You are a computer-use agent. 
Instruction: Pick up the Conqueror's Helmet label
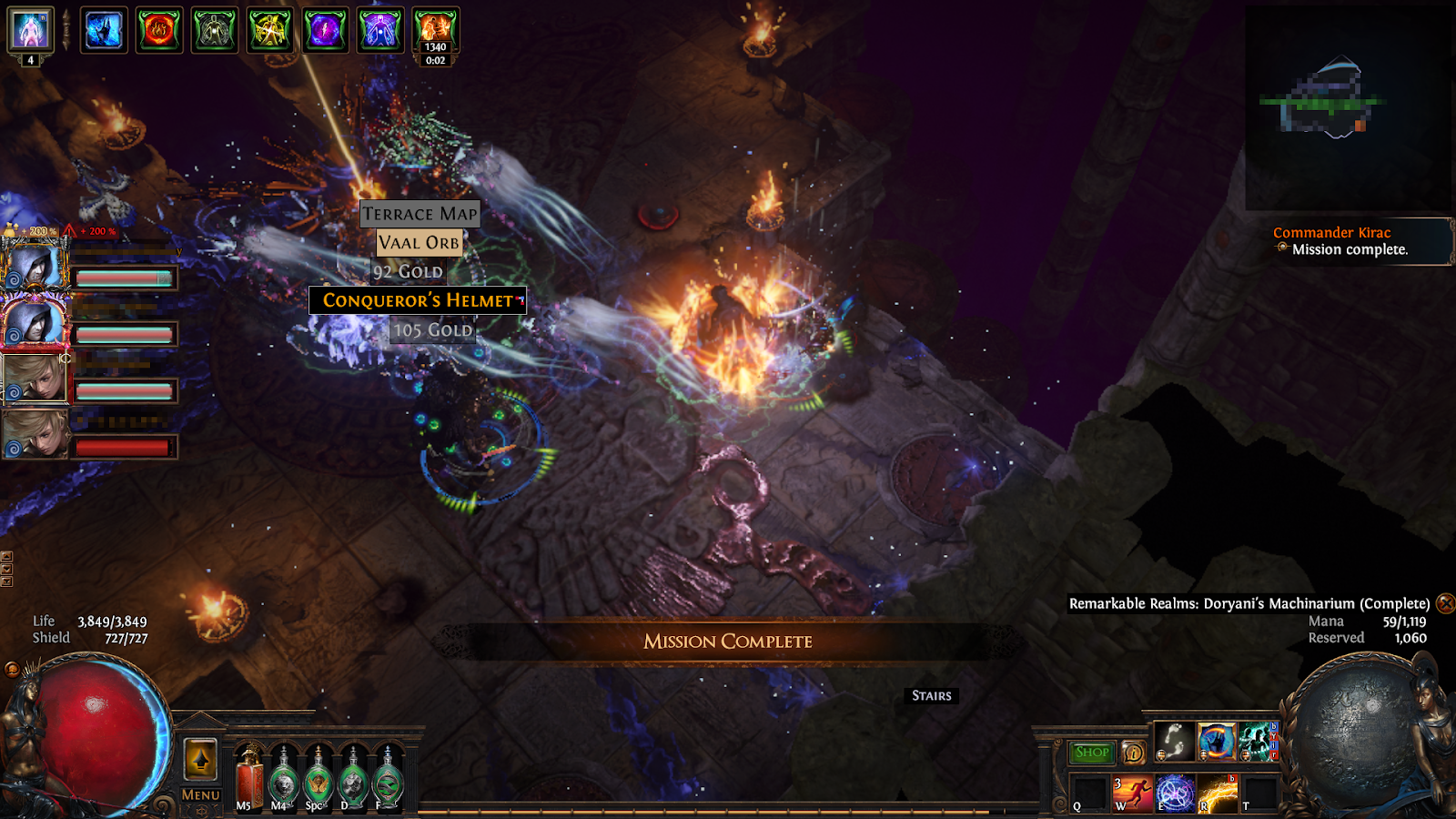coord(418,300)
